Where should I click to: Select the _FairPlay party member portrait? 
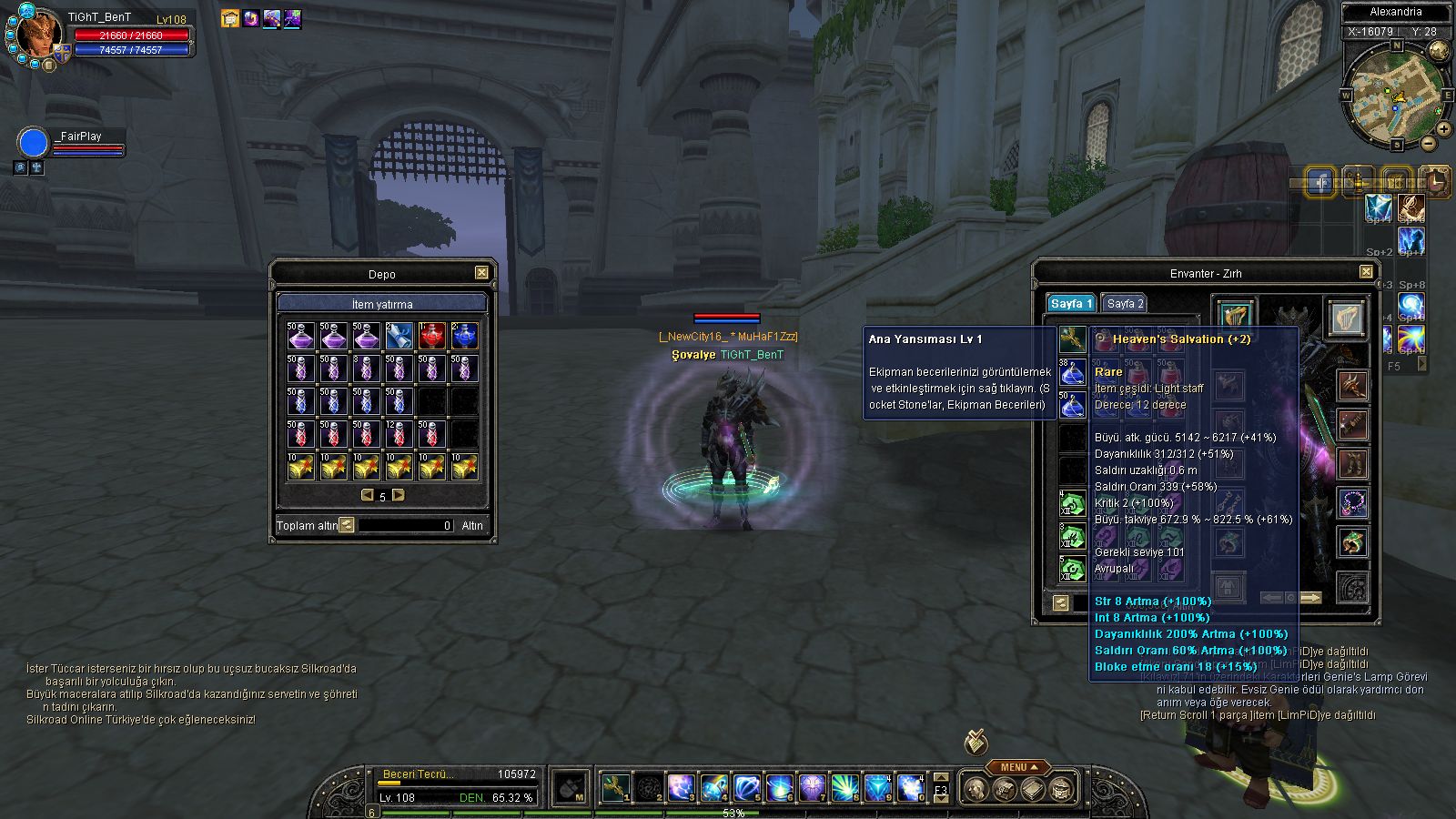click(34, 144)
